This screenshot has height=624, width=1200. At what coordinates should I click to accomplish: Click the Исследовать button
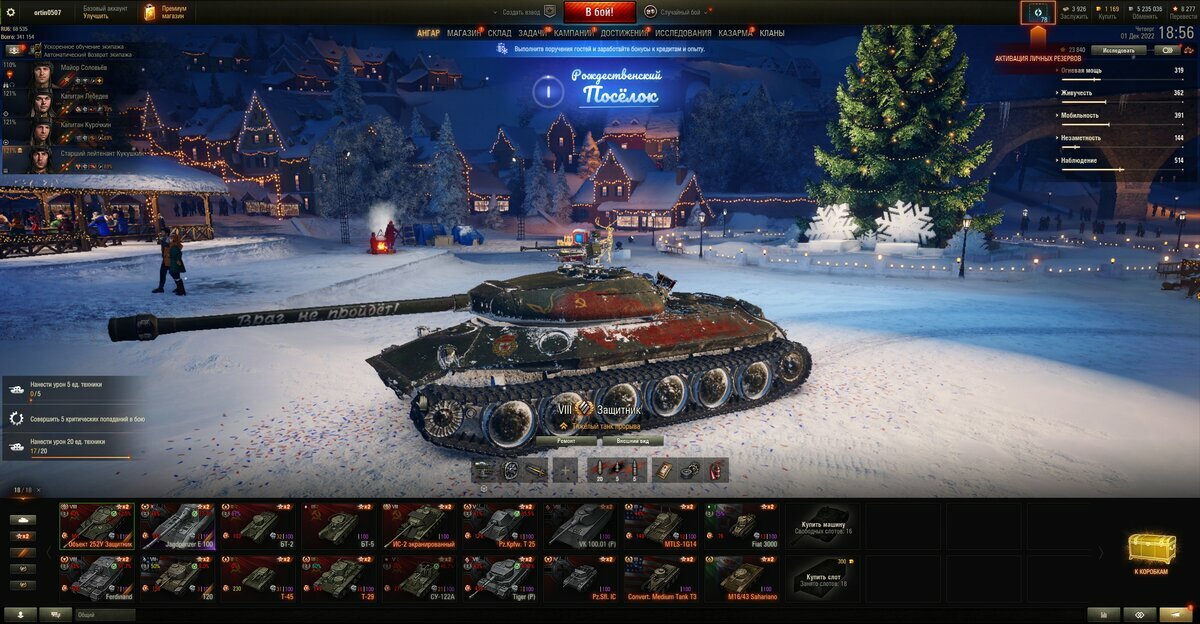1119,49
